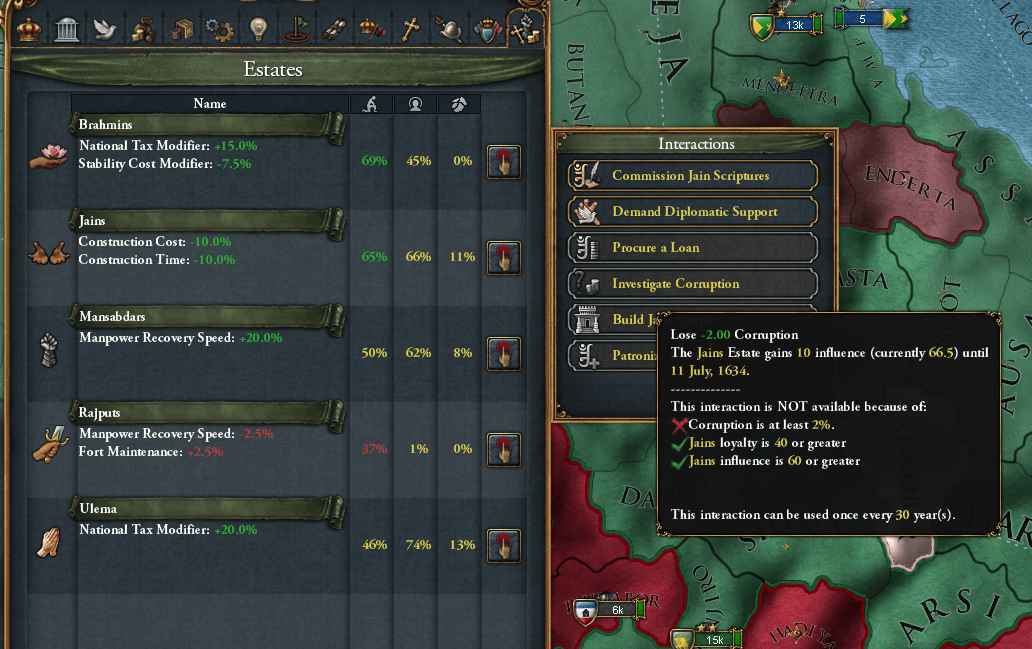The image size is (1032, 649).
Task: Switch to the Missions tab with flag icon
Action: pyautogui.click(x=296, y=29)
